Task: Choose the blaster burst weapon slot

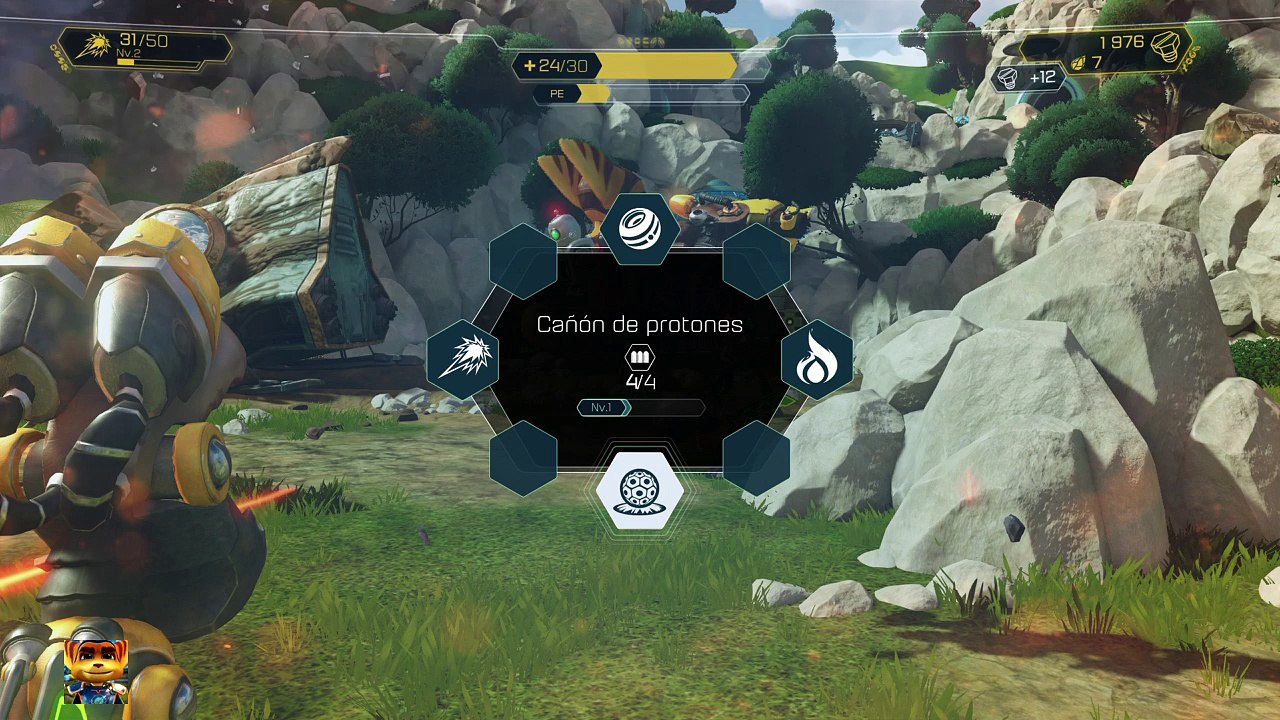Action: click(463, 359)
